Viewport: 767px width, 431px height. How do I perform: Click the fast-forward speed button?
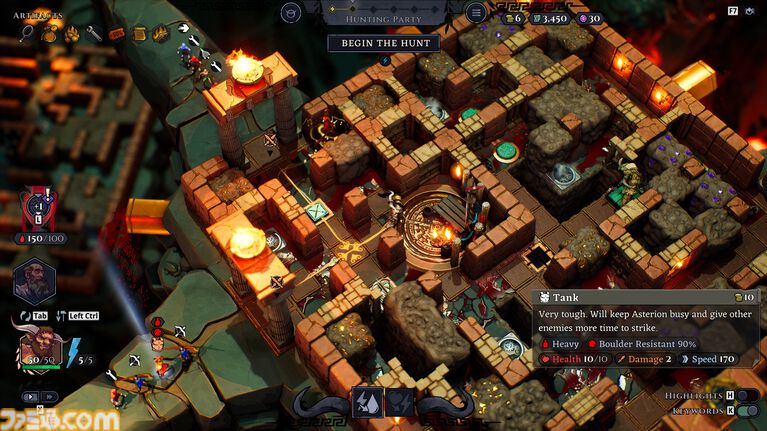[x=48, y=397]
